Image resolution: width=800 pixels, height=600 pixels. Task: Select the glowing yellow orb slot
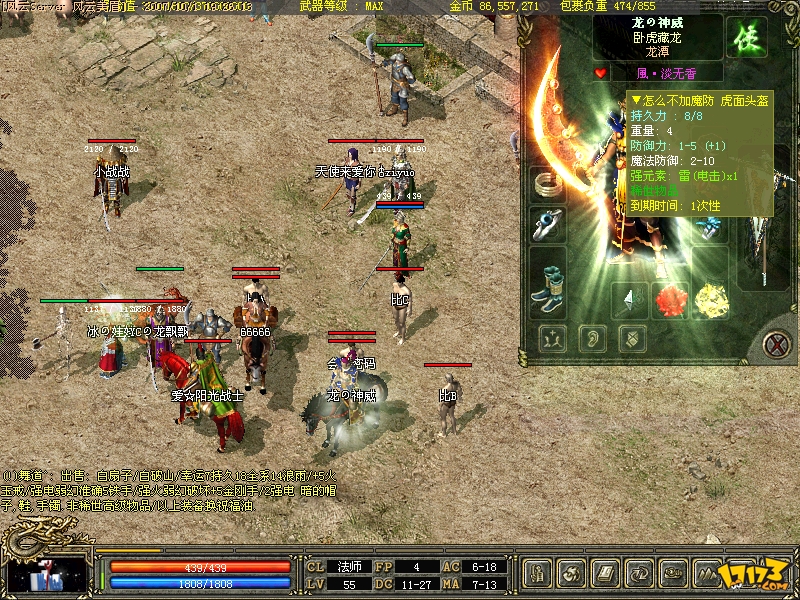[x=712, y=298]
